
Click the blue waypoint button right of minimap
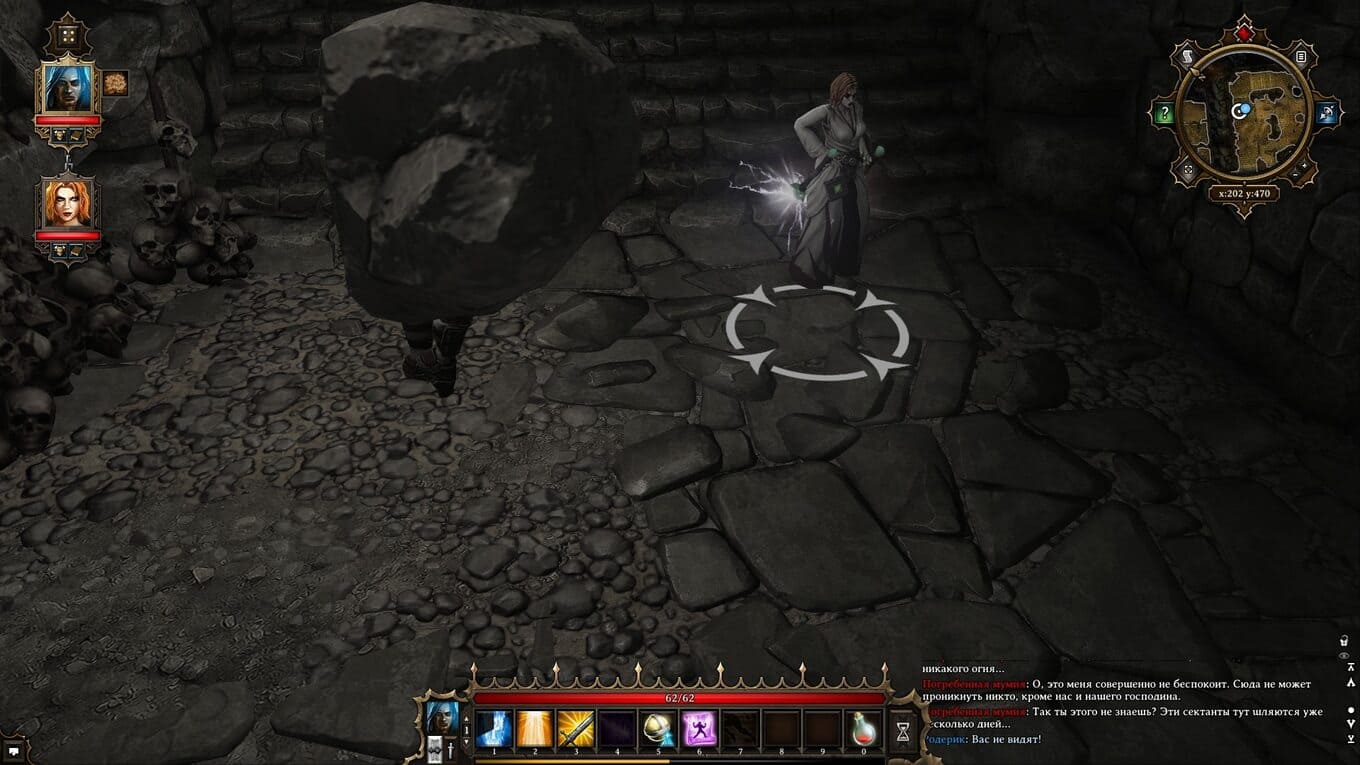(1328, 113)
